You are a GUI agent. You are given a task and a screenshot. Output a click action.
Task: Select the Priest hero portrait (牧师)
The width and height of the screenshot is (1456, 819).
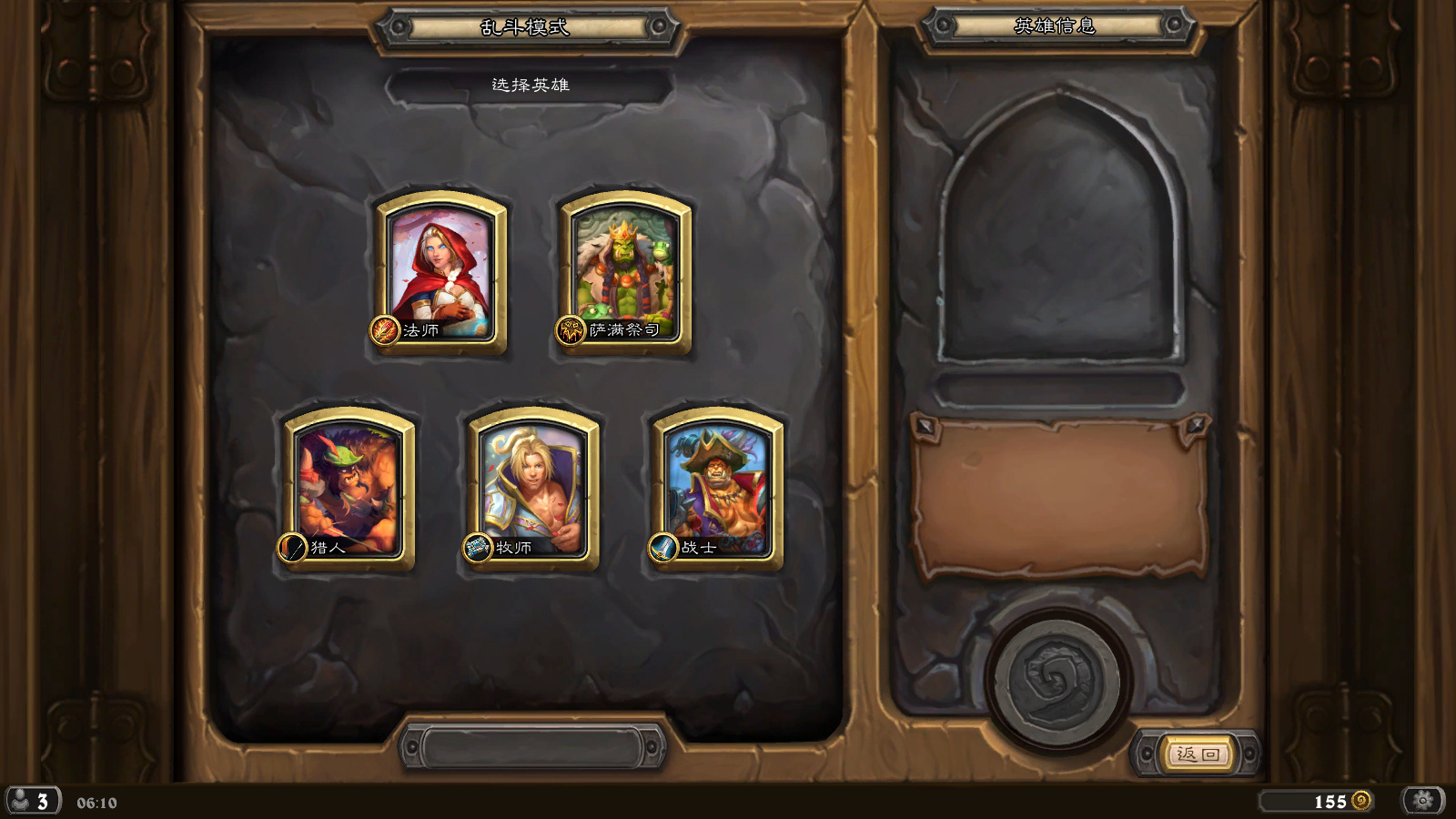533,488
